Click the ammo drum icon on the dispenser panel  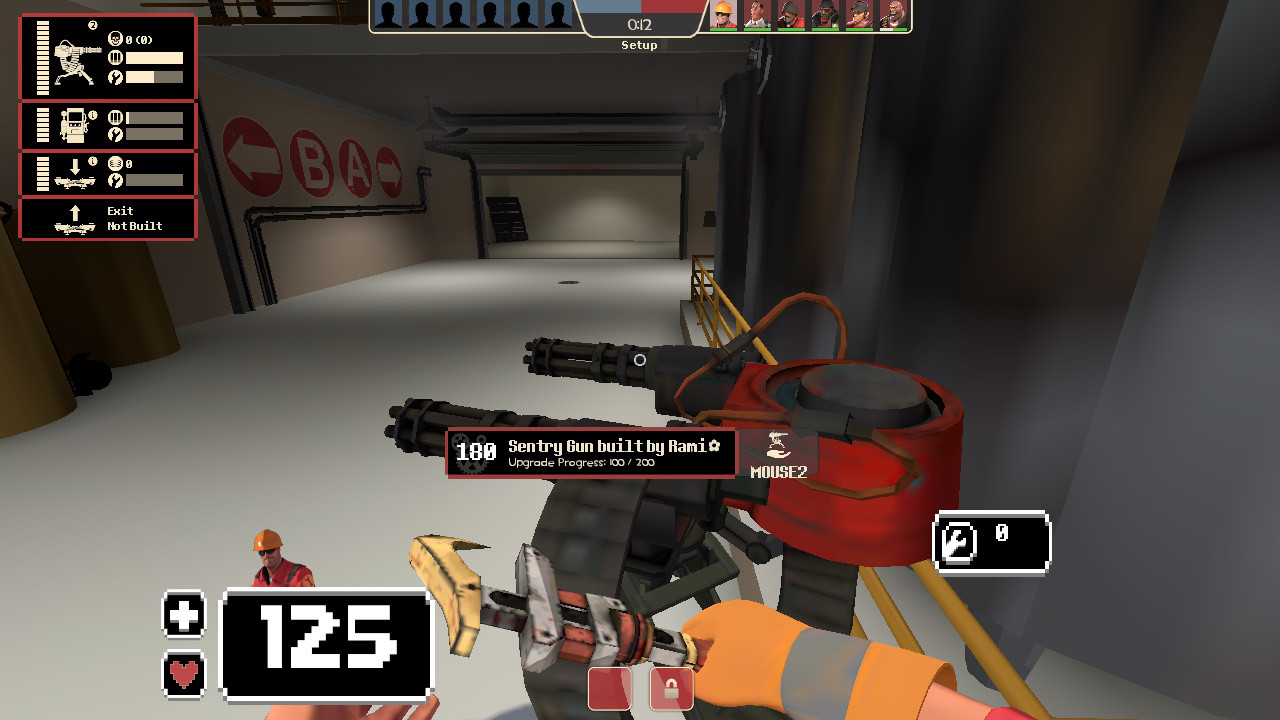(114, 117)
